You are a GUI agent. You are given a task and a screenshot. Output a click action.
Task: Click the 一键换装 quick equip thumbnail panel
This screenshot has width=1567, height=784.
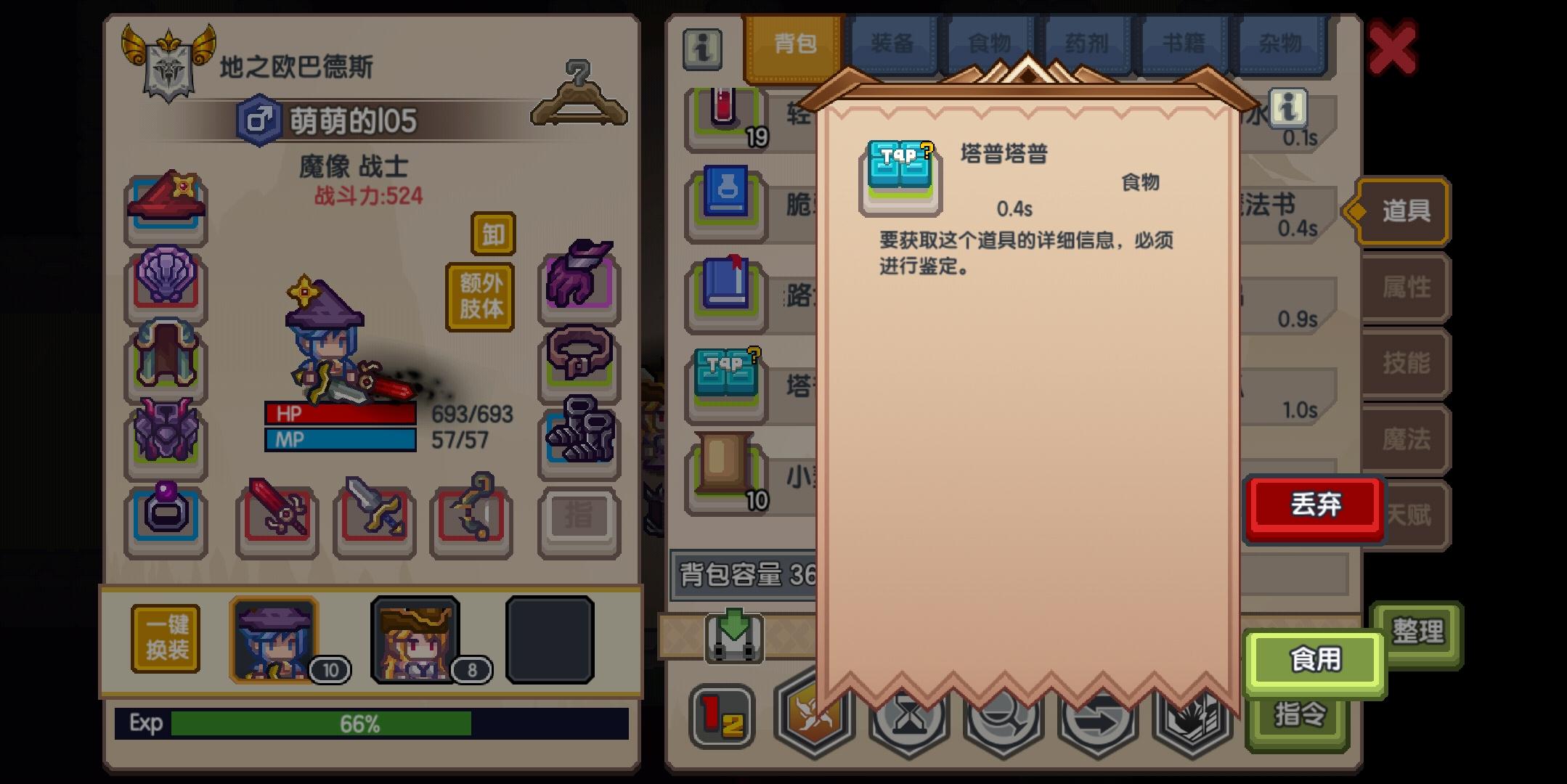click(x=166, y=639)
